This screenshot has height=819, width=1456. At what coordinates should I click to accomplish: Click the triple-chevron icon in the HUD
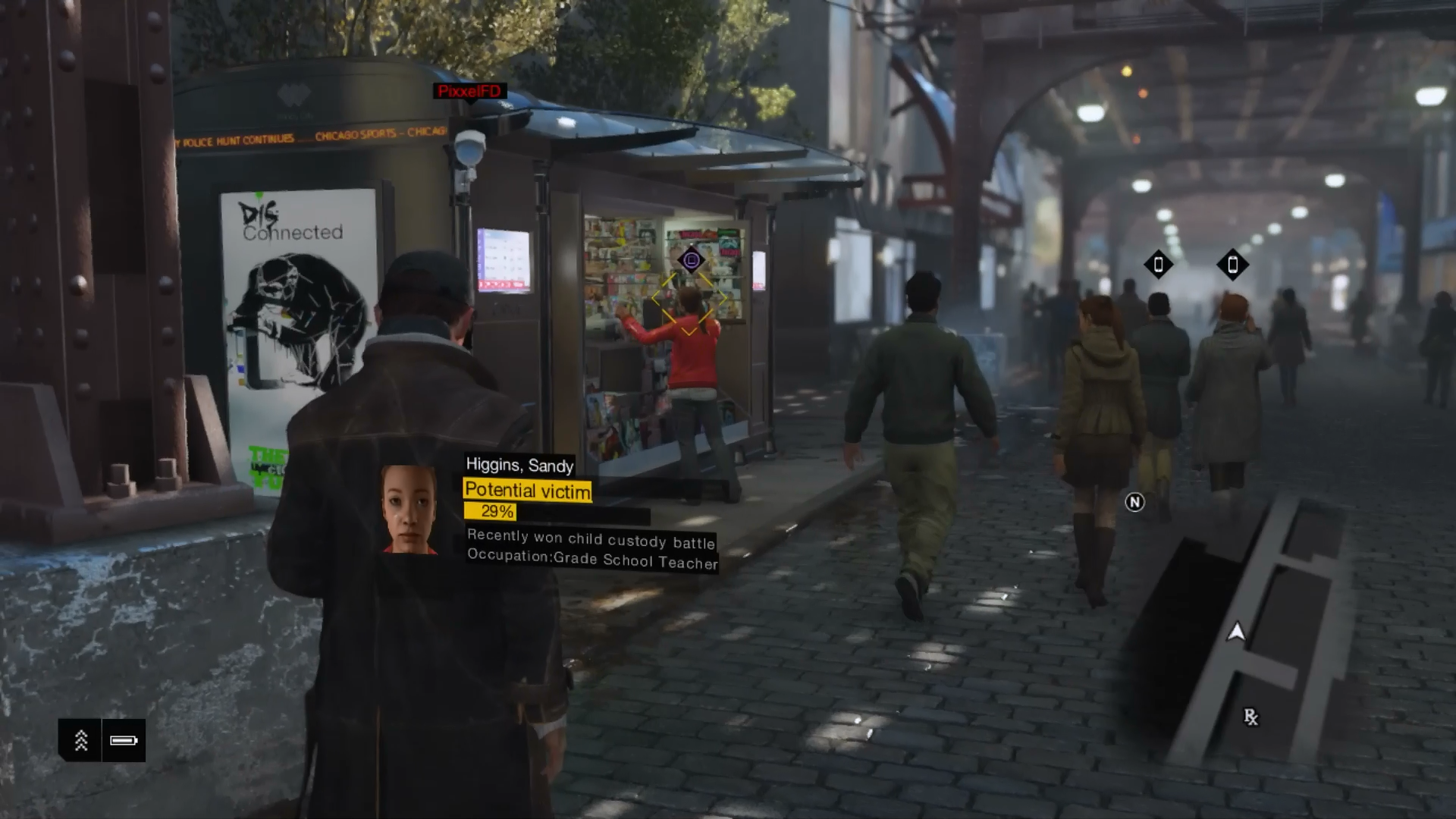80,740
